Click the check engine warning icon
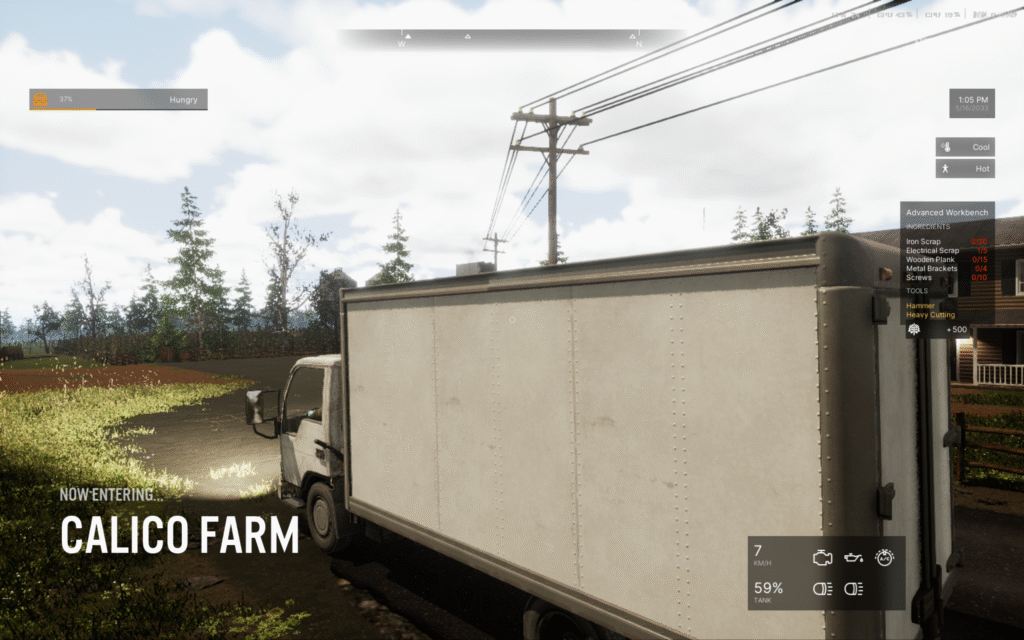Image resolution: width=1024 pixels, height=640 pixels. pyautogui.click(x=823, y=556)
